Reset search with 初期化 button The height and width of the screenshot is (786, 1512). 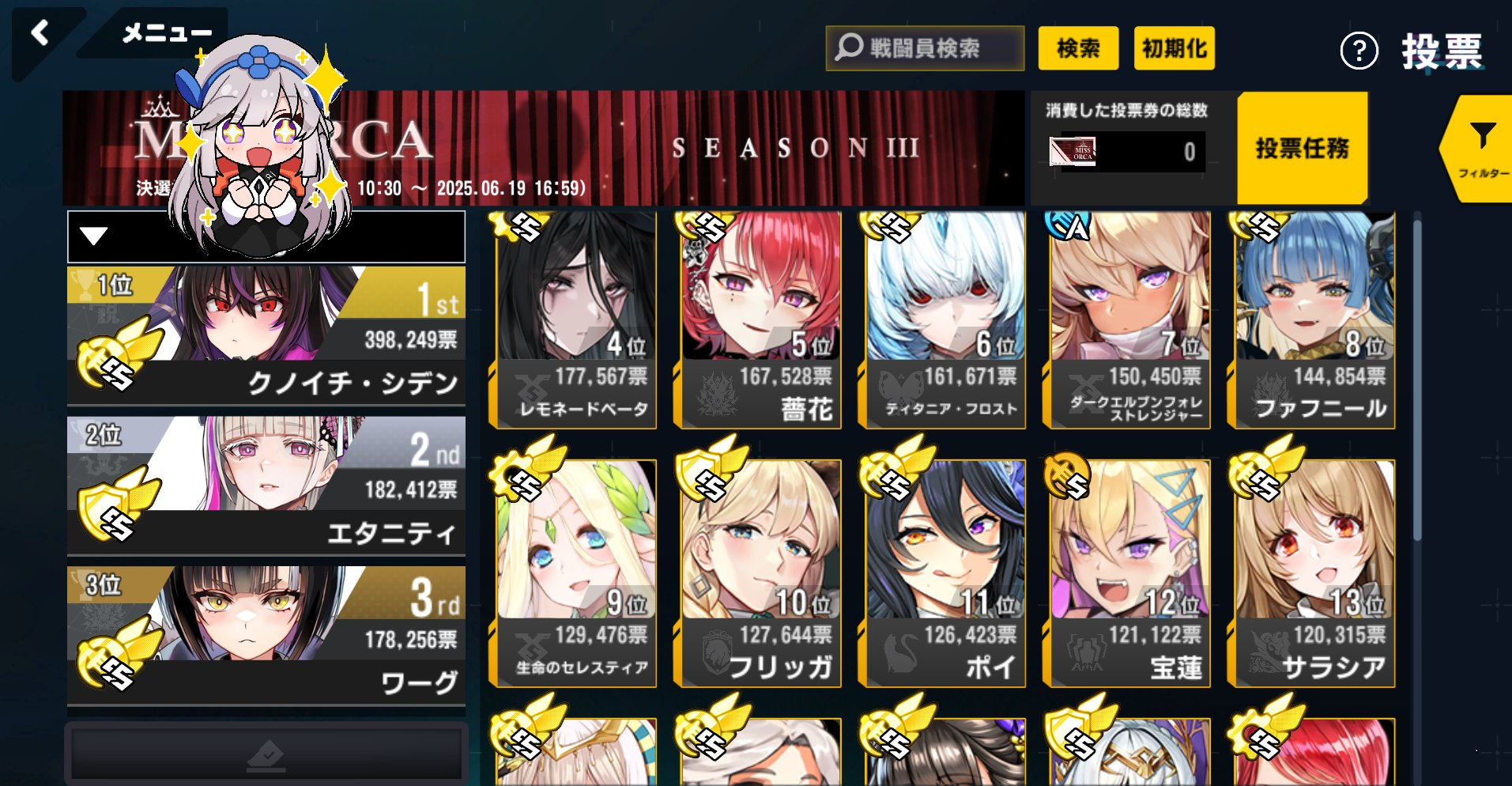coord(1174,48)
